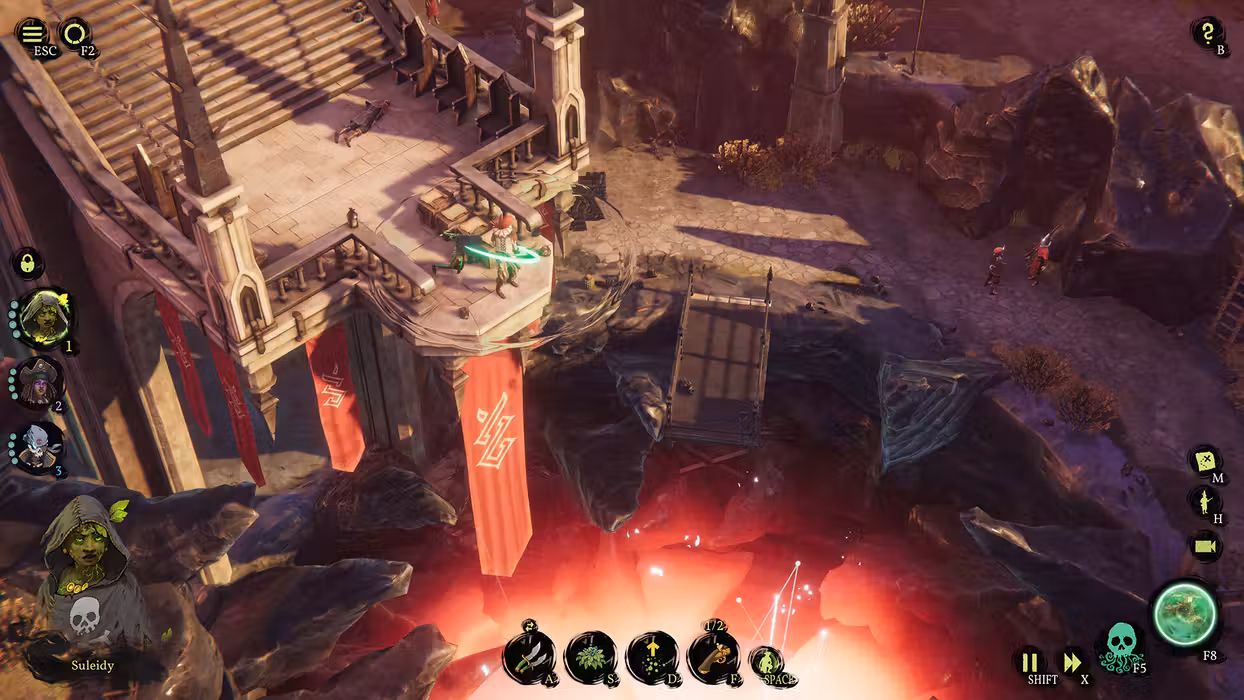Select the flintlock pistol ability
Viewport: 1244px width, 700px height.
713,656
